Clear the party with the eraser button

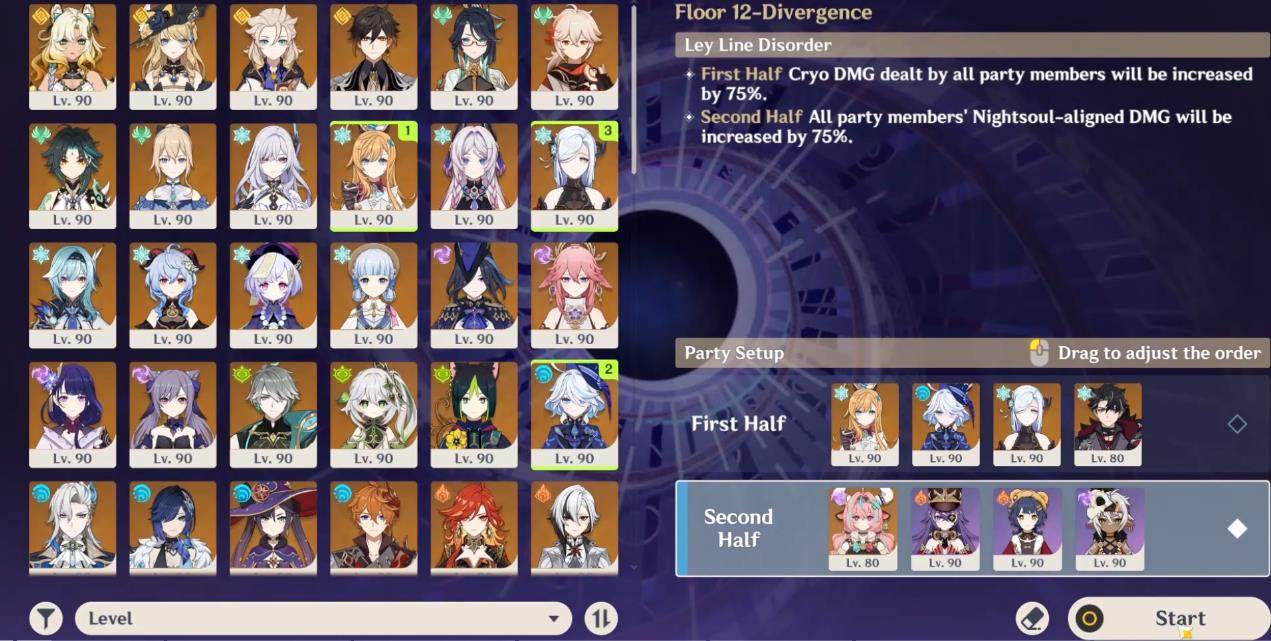click(1032, 618)
